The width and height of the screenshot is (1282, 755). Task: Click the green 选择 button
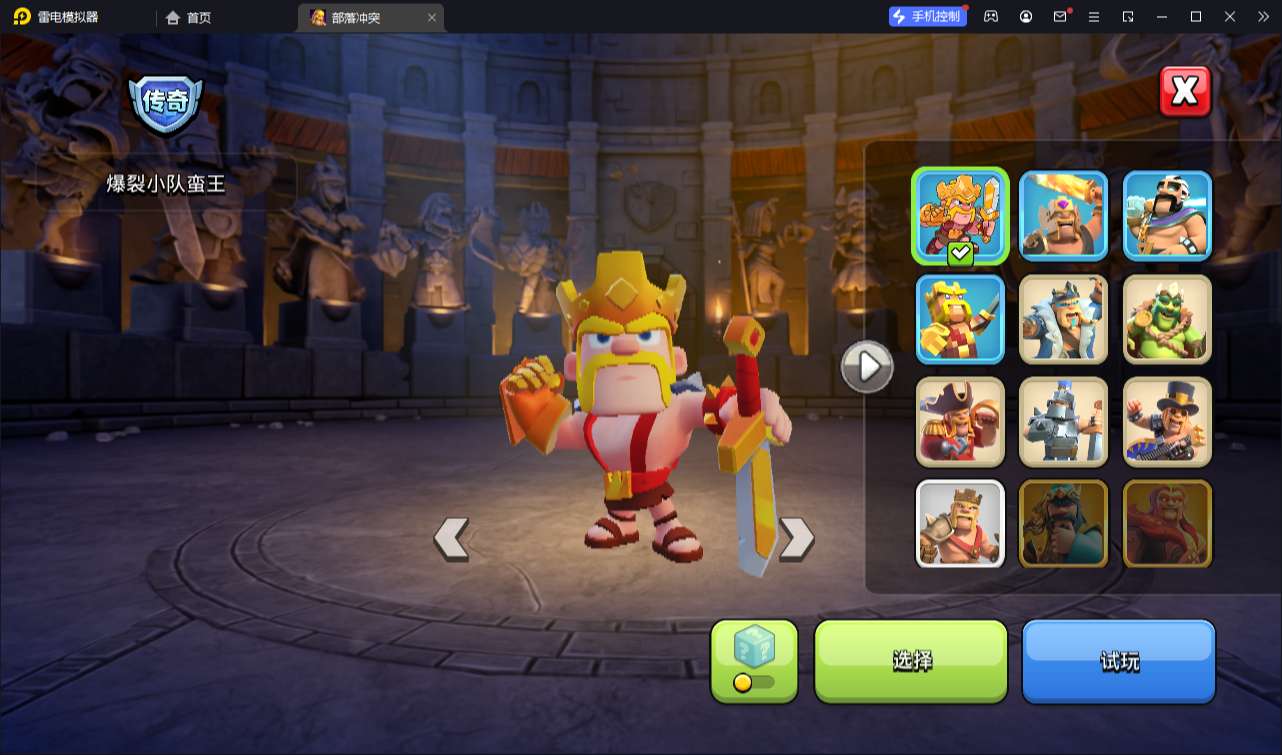pyautogui.click(x=911, y=660)
